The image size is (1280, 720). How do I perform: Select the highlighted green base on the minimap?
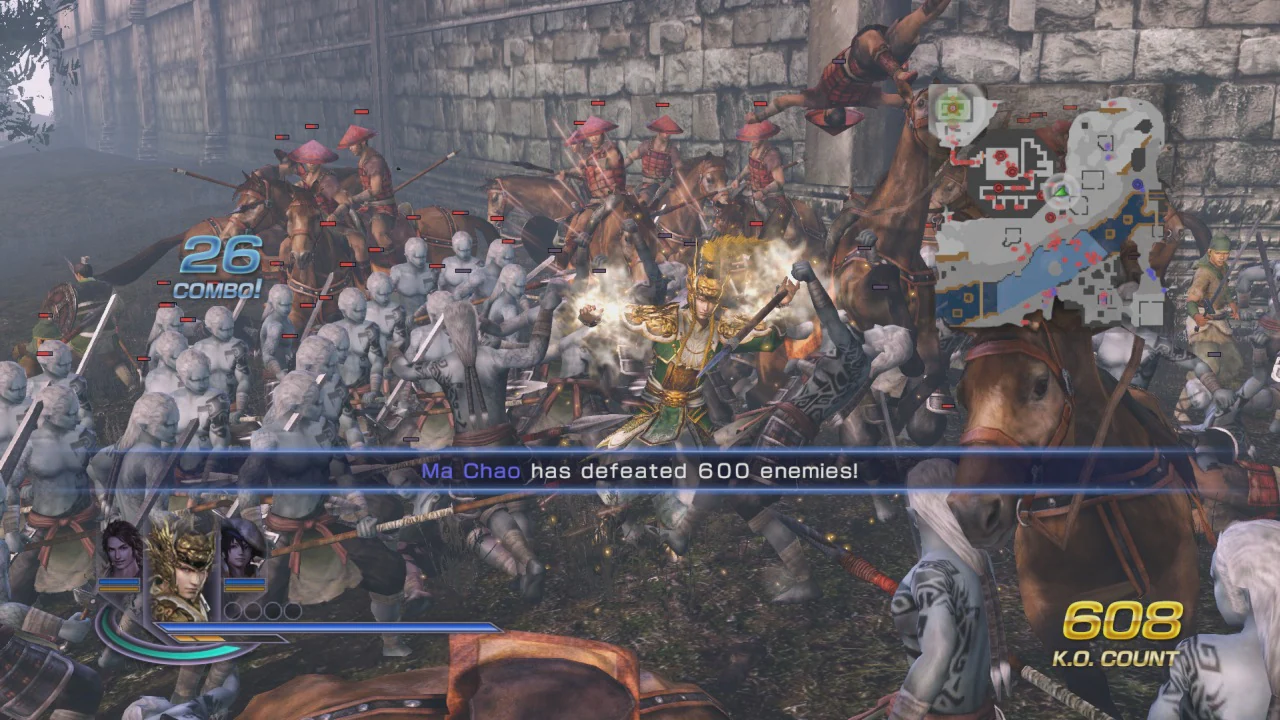pyautogui.click(x=953, y=106)
